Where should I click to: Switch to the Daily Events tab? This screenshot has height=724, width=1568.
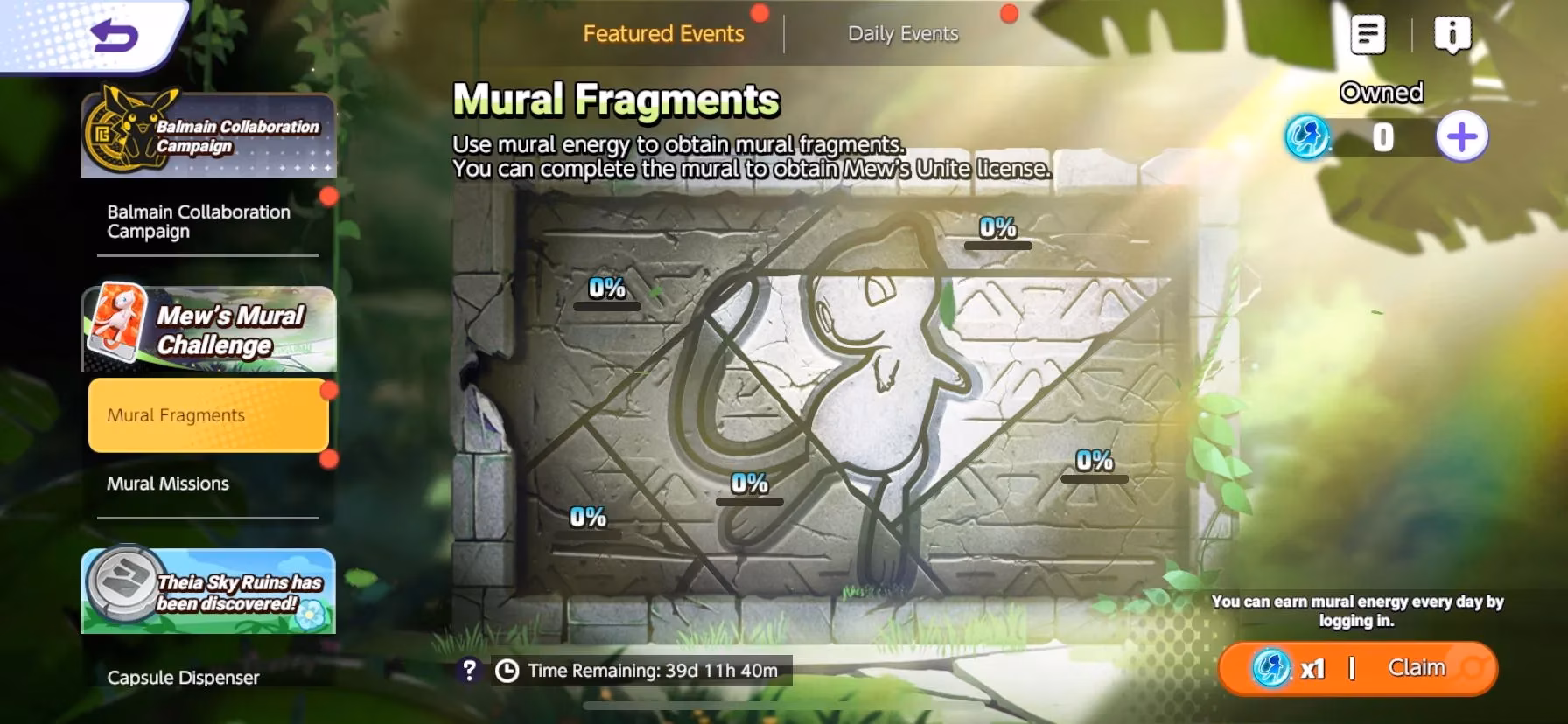[903, 34]
